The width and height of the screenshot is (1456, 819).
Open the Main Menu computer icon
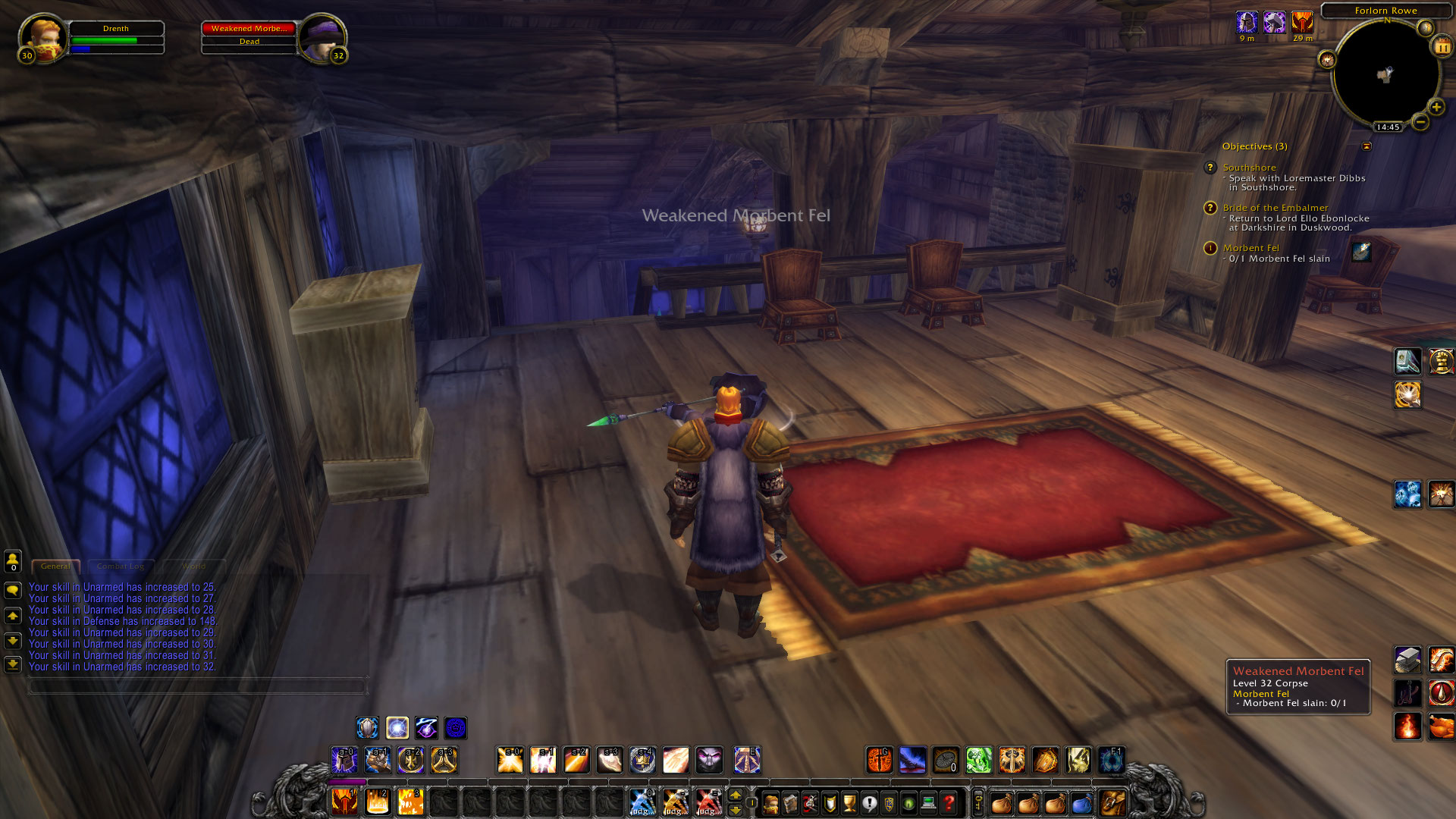point(929,802)
